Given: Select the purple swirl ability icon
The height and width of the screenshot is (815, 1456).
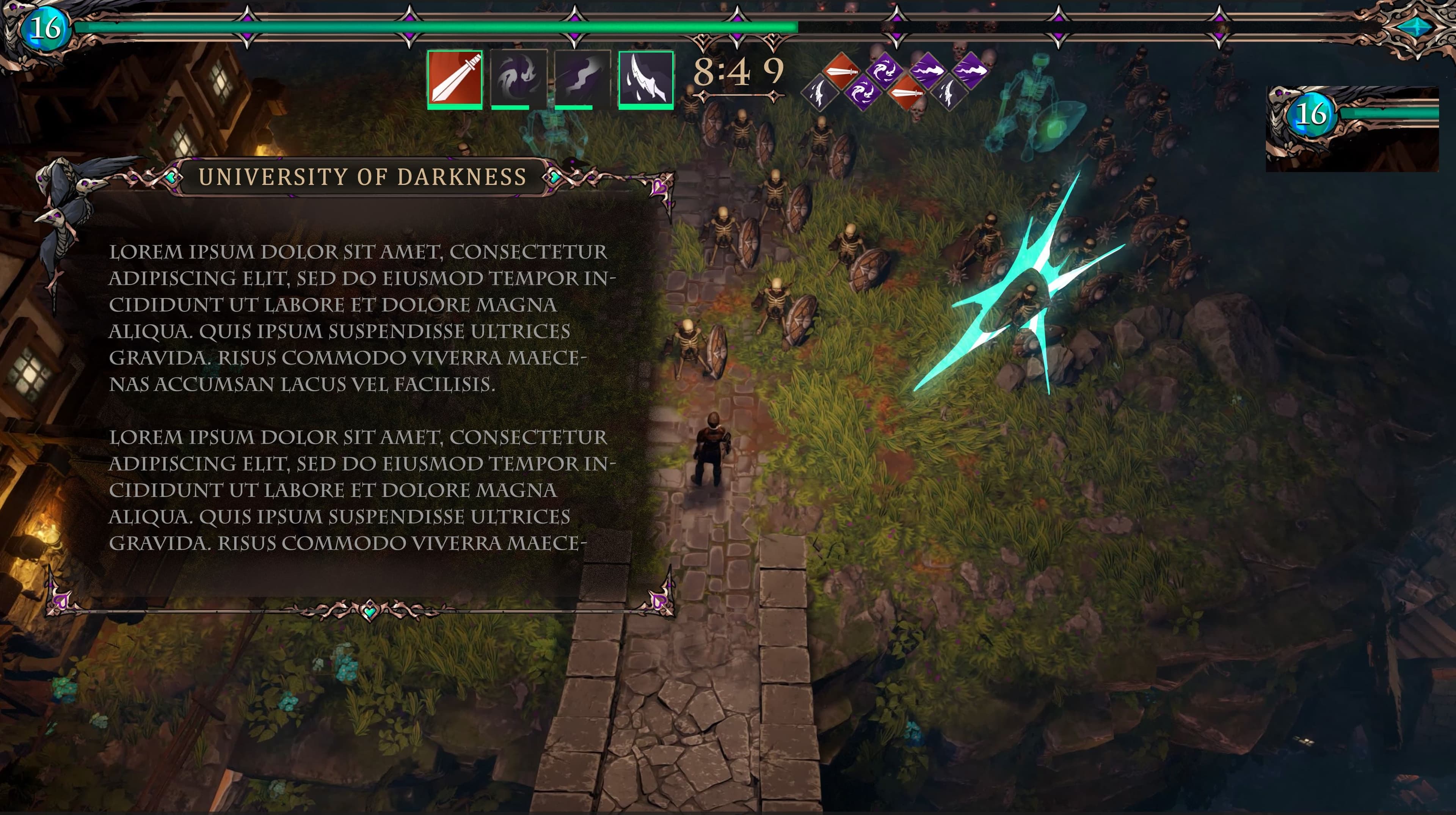Looking at the screenshot, I should pos(518,79).
